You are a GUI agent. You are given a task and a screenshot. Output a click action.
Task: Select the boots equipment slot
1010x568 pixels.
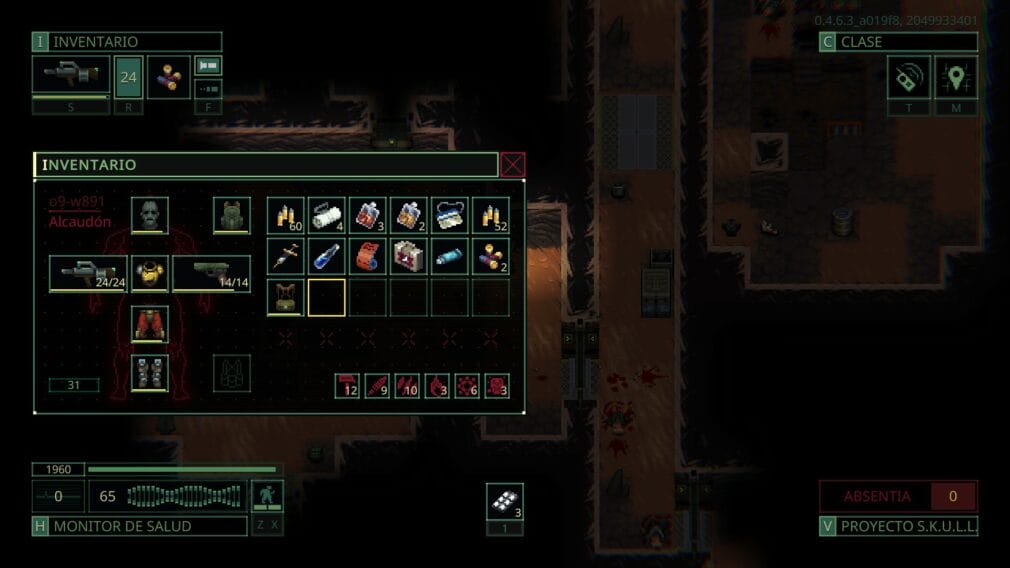pyautogui.click(x=150, y=372)
